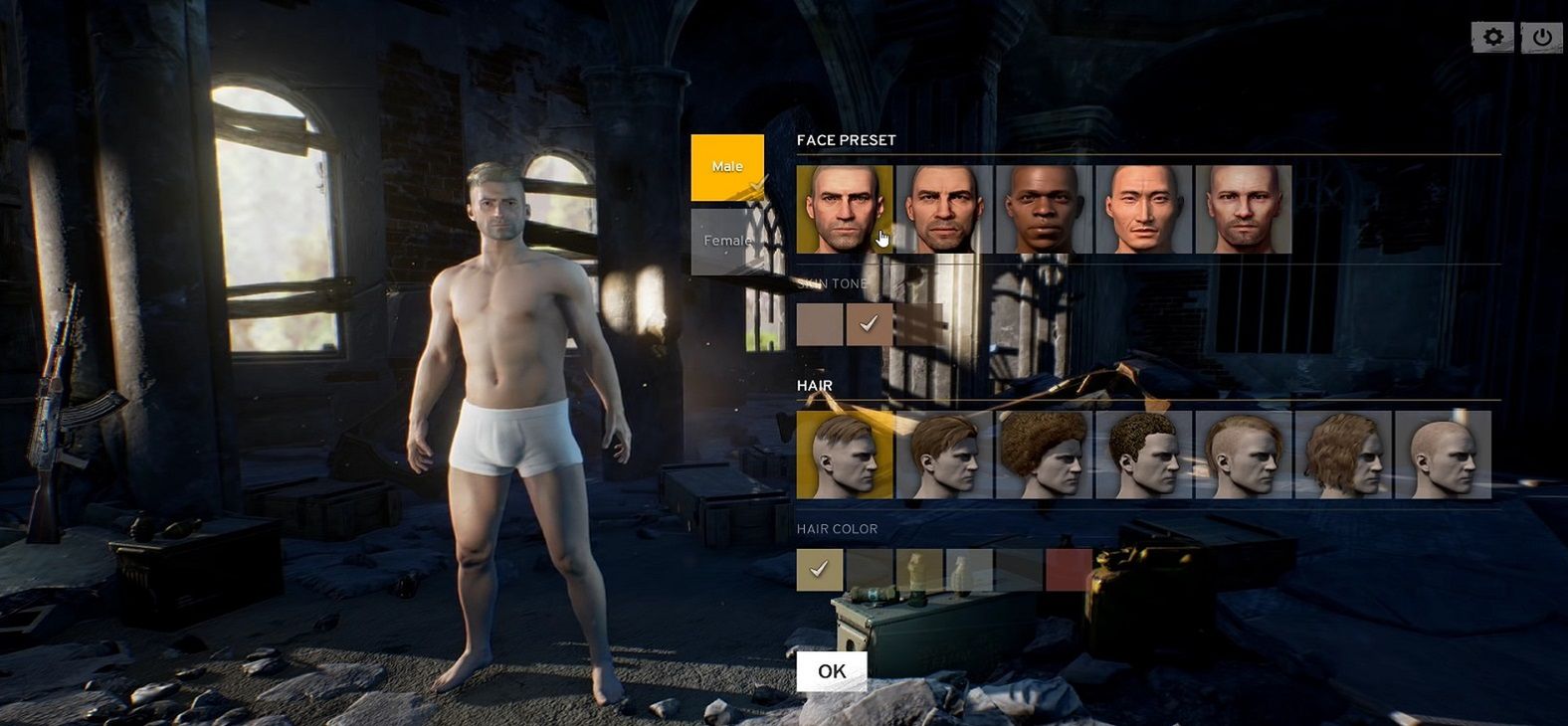
Task: Select the checked blond hair color swatch
Action: click(820, 570)
